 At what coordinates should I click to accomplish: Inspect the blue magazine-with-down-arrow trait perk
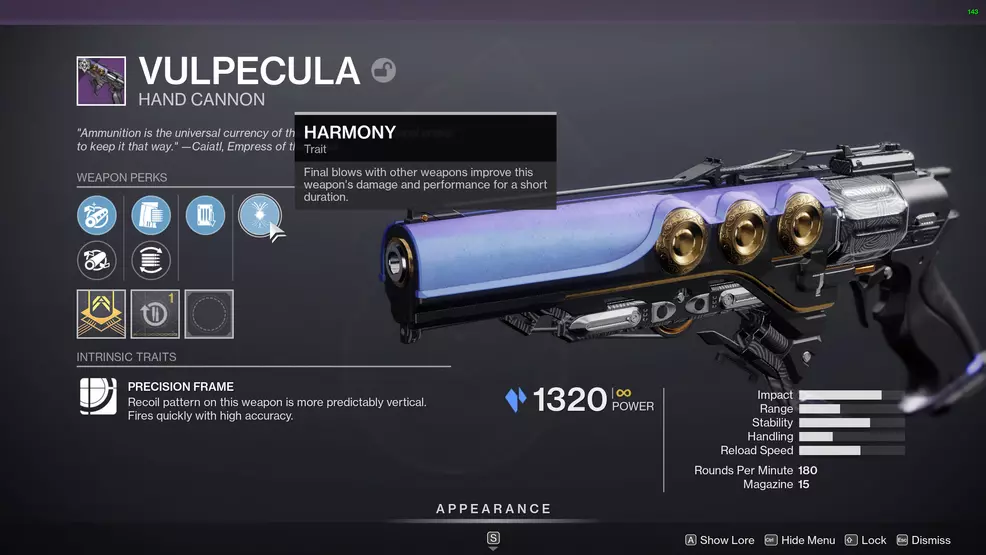pos(205,215)
